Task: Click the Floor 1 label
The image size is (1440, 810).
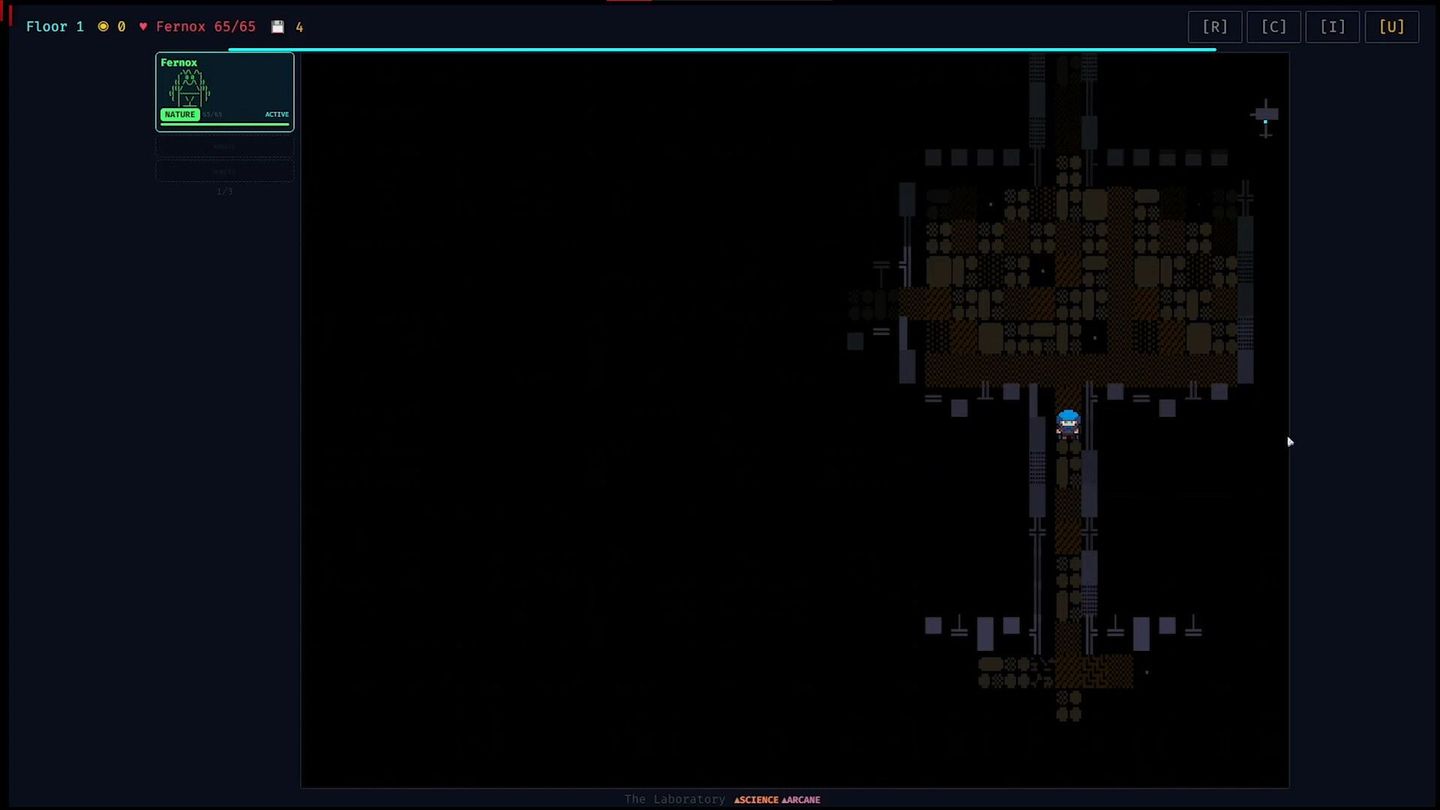Action: click(x=55, y=26)
